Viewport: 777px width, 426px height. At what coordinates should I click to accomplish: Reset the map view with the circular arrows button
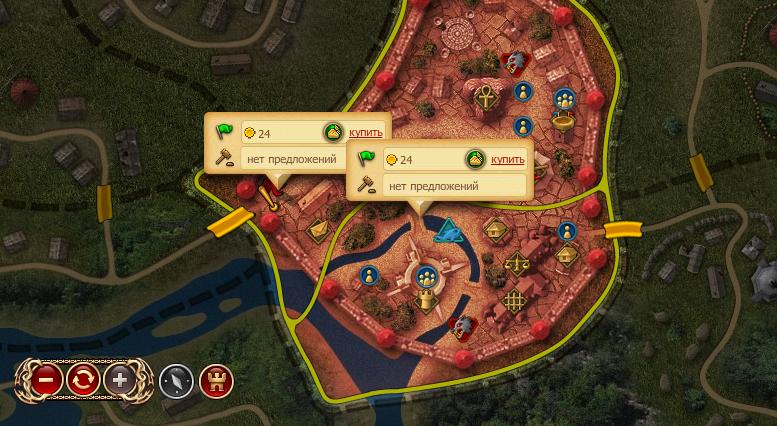[82, 380]
